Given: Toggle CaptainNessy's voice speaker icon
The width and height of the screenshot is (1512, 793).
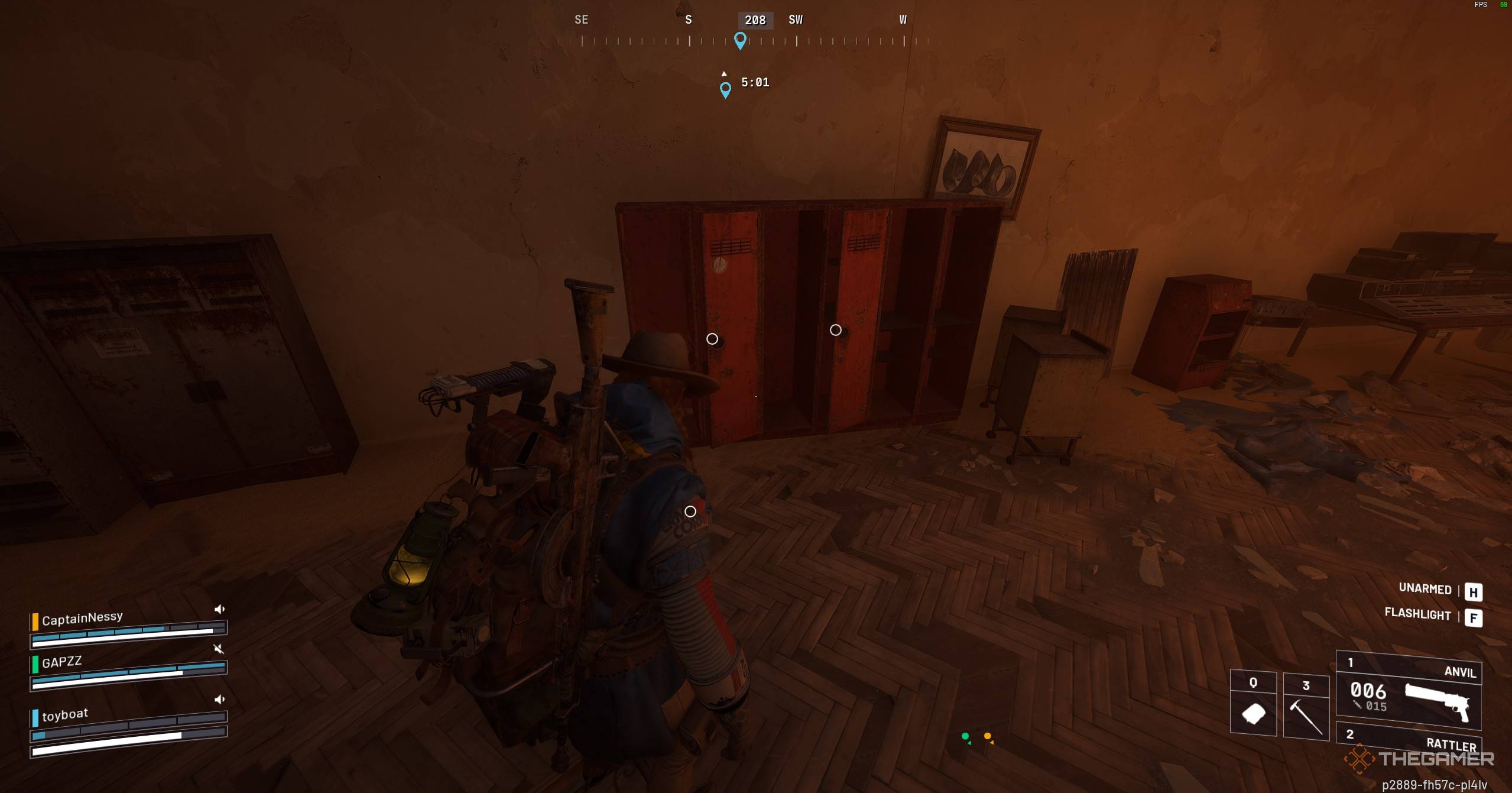Looking at the screenshot, I should click(x=219, y=608).
